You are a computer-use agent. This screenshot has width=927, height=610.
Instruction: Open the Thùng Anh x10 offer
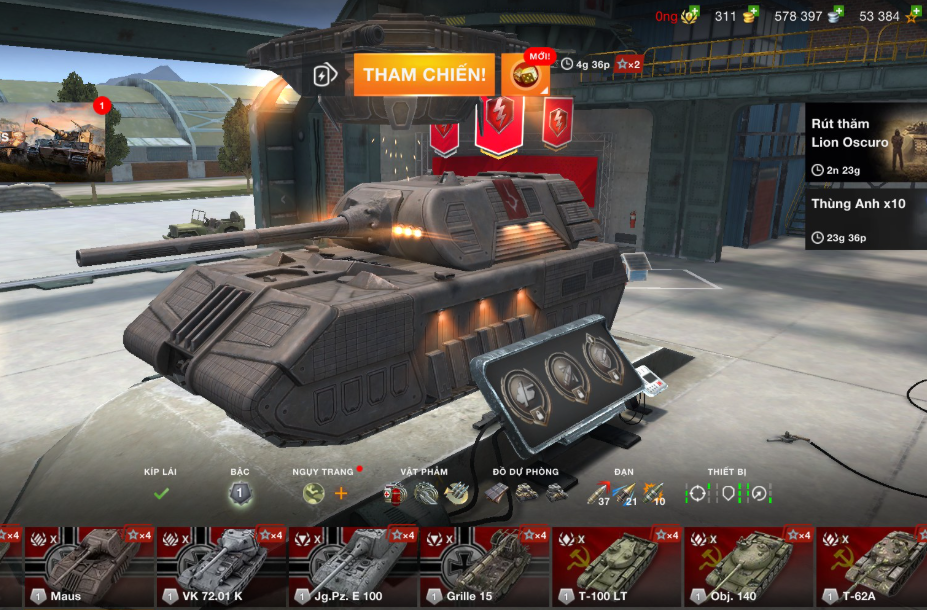coord(866,218)
